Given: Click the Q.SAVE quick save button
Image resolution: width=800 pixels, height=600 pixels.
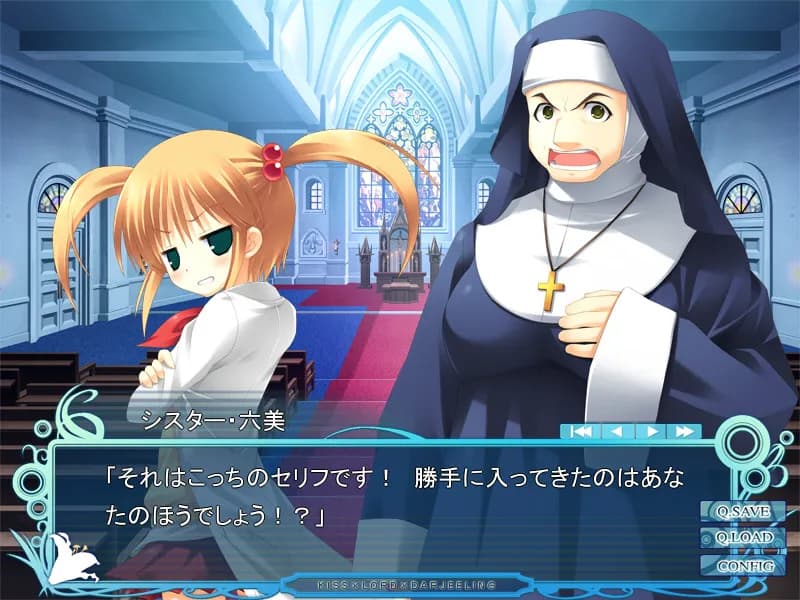Looking at the screenshot, I should pos(742,511).
